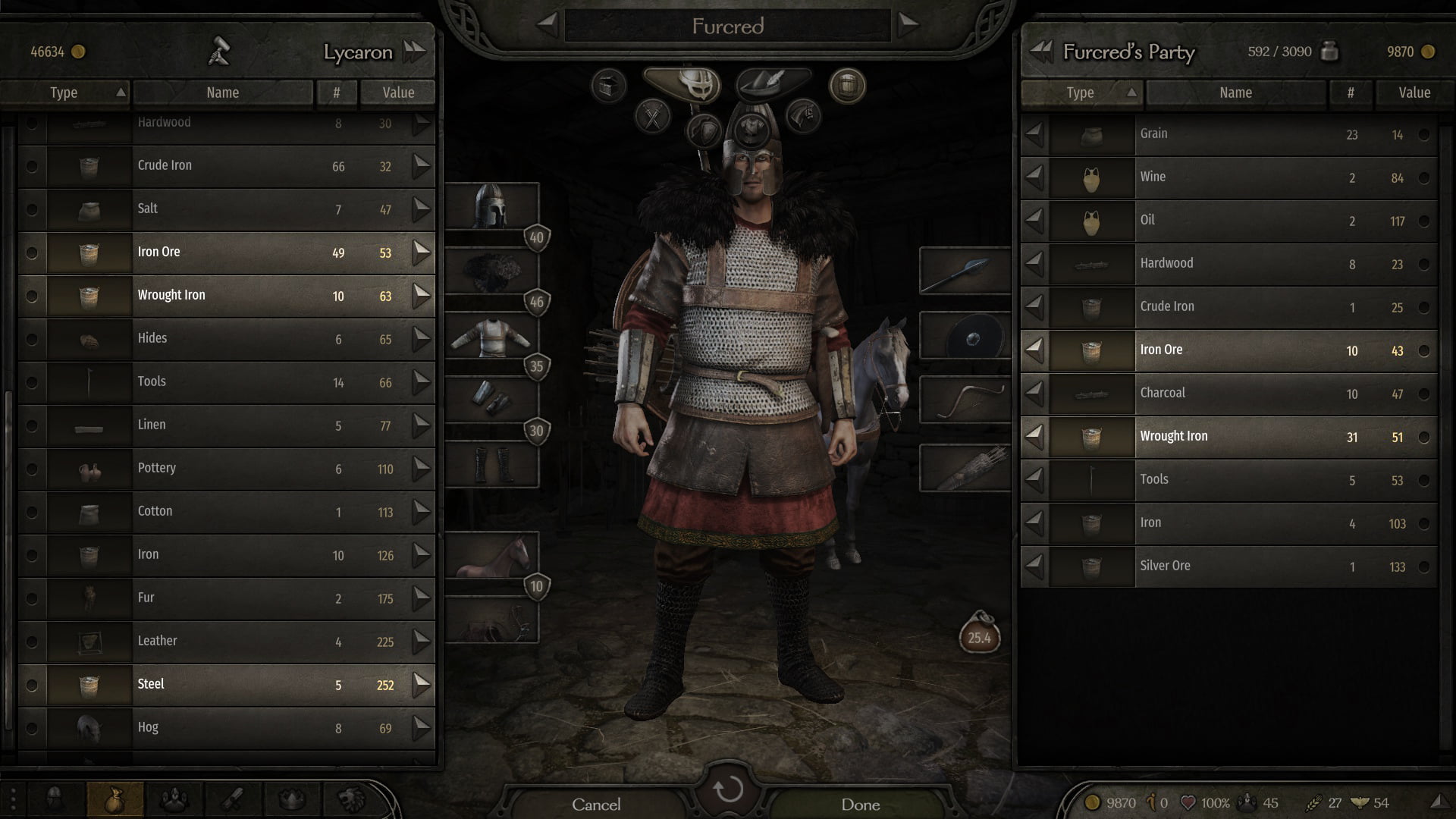This screenshot has width=1456, height=819.
Task: Toggle the selector next to Wrought Iron
Action: [x=32, y=296]
